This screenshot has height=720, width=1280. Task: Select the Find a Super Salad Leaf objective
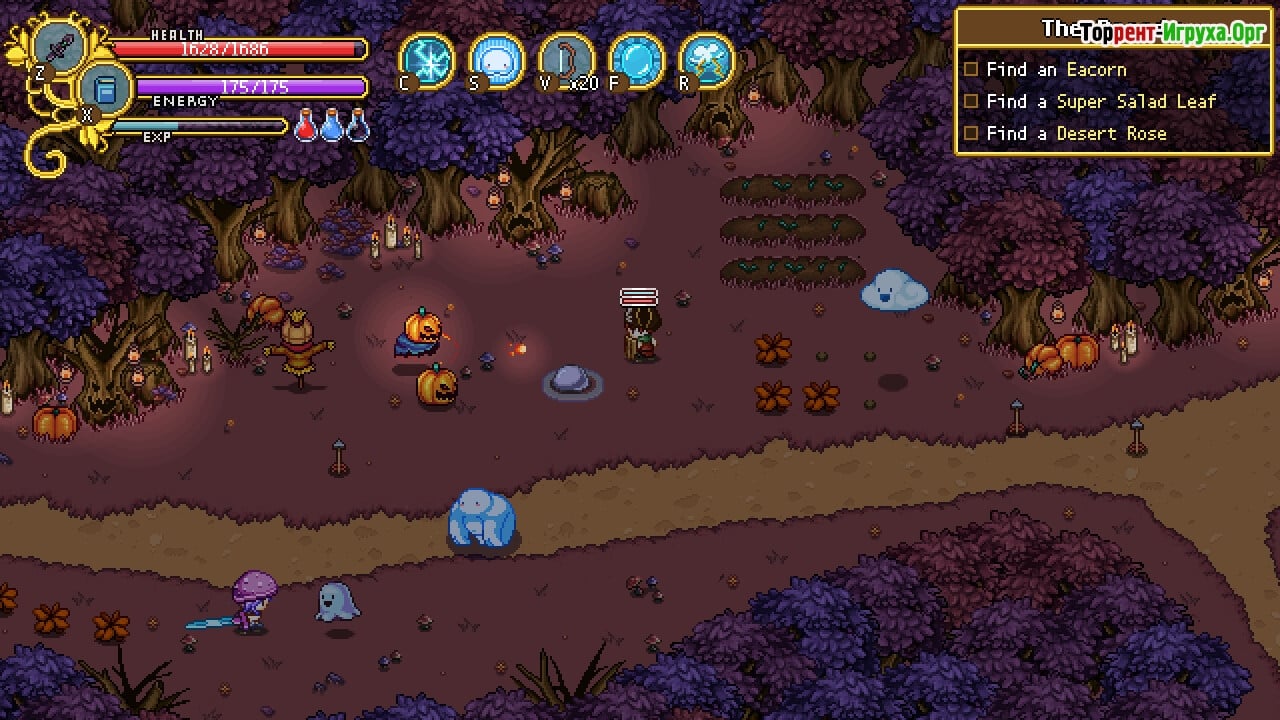click(x=1100, y=102)
